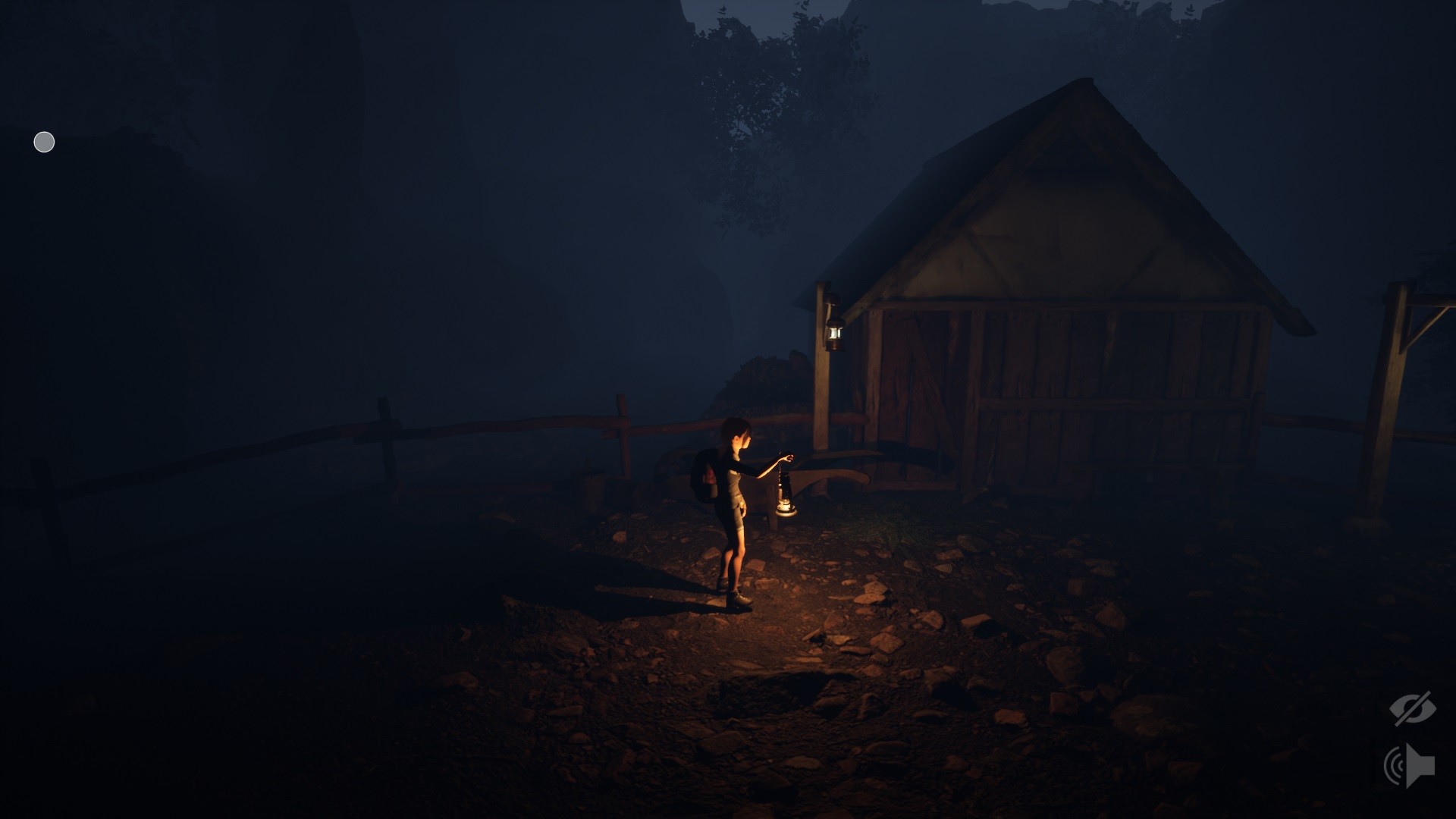1456x819 pixels.
Task: Select the gray circle indicator top-left
Action: pyautogui.click(x=43, y=142)
